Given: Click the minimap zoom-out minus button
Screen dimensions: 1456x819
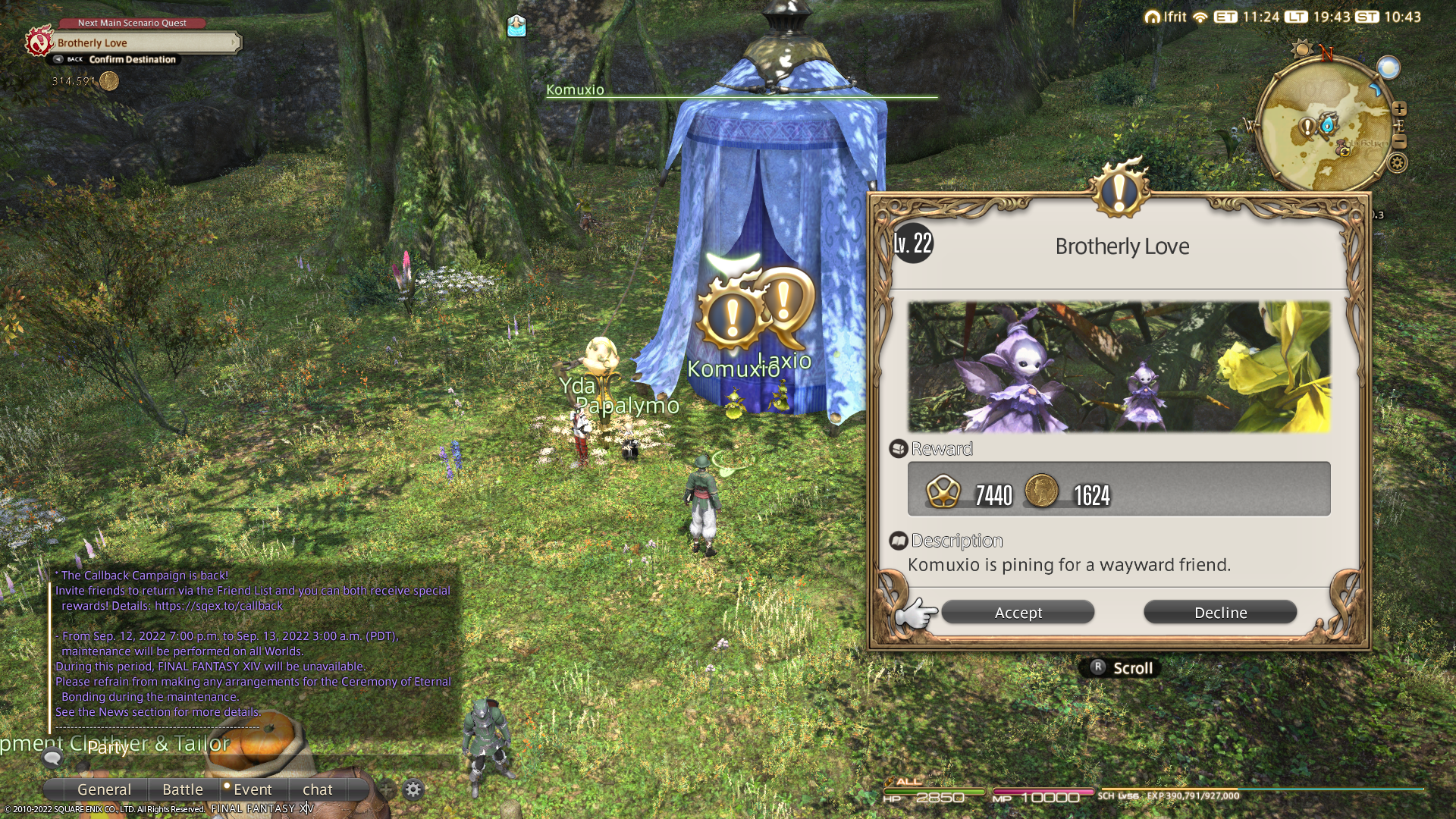Looking at the screenshot, I should 1400,142.
